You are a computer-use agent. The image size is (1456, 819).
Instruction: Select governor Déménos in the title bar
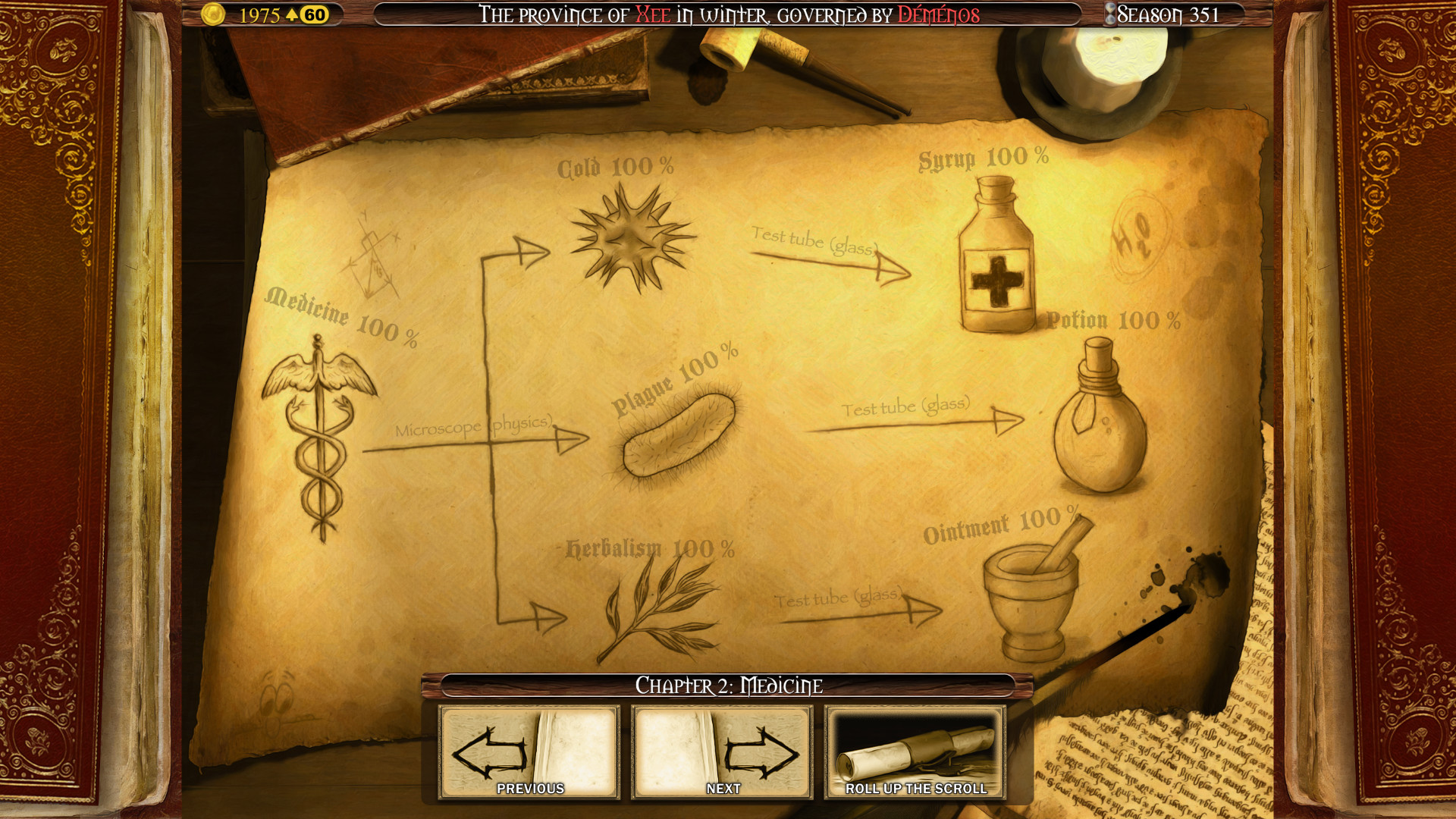tap(937, 13)
